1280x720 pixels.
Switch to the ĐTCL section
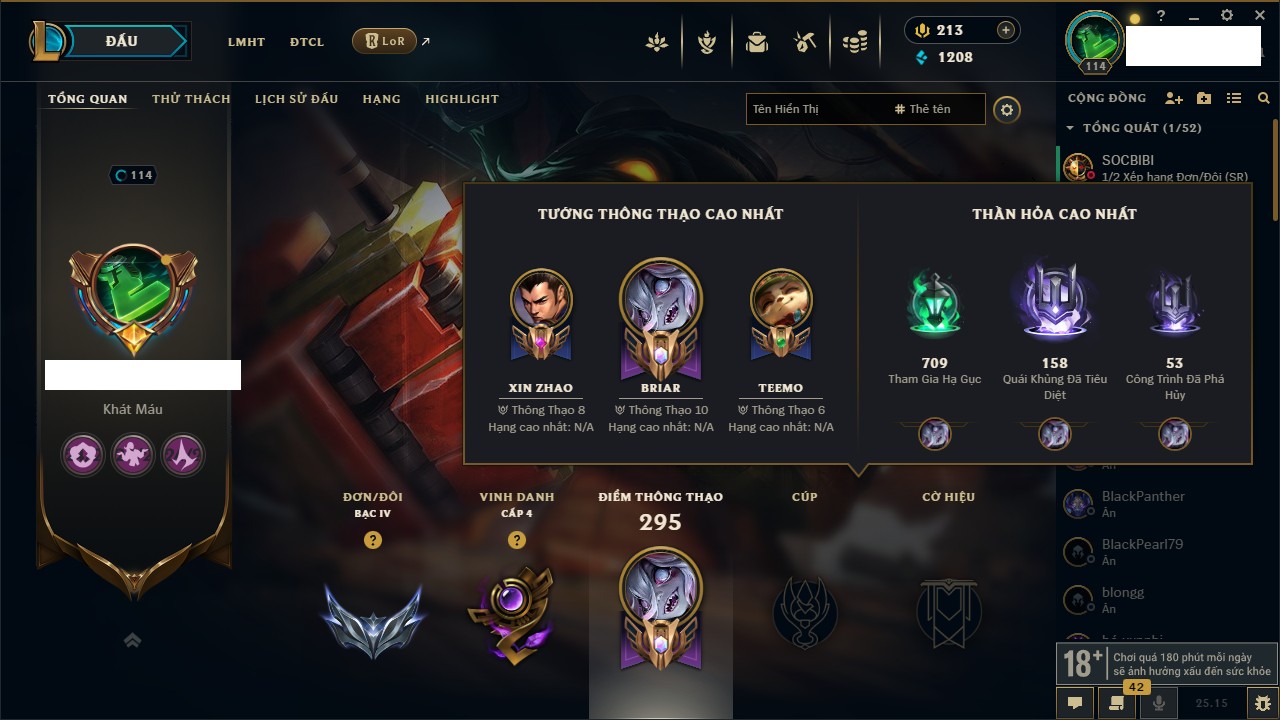tap(307, 42)
